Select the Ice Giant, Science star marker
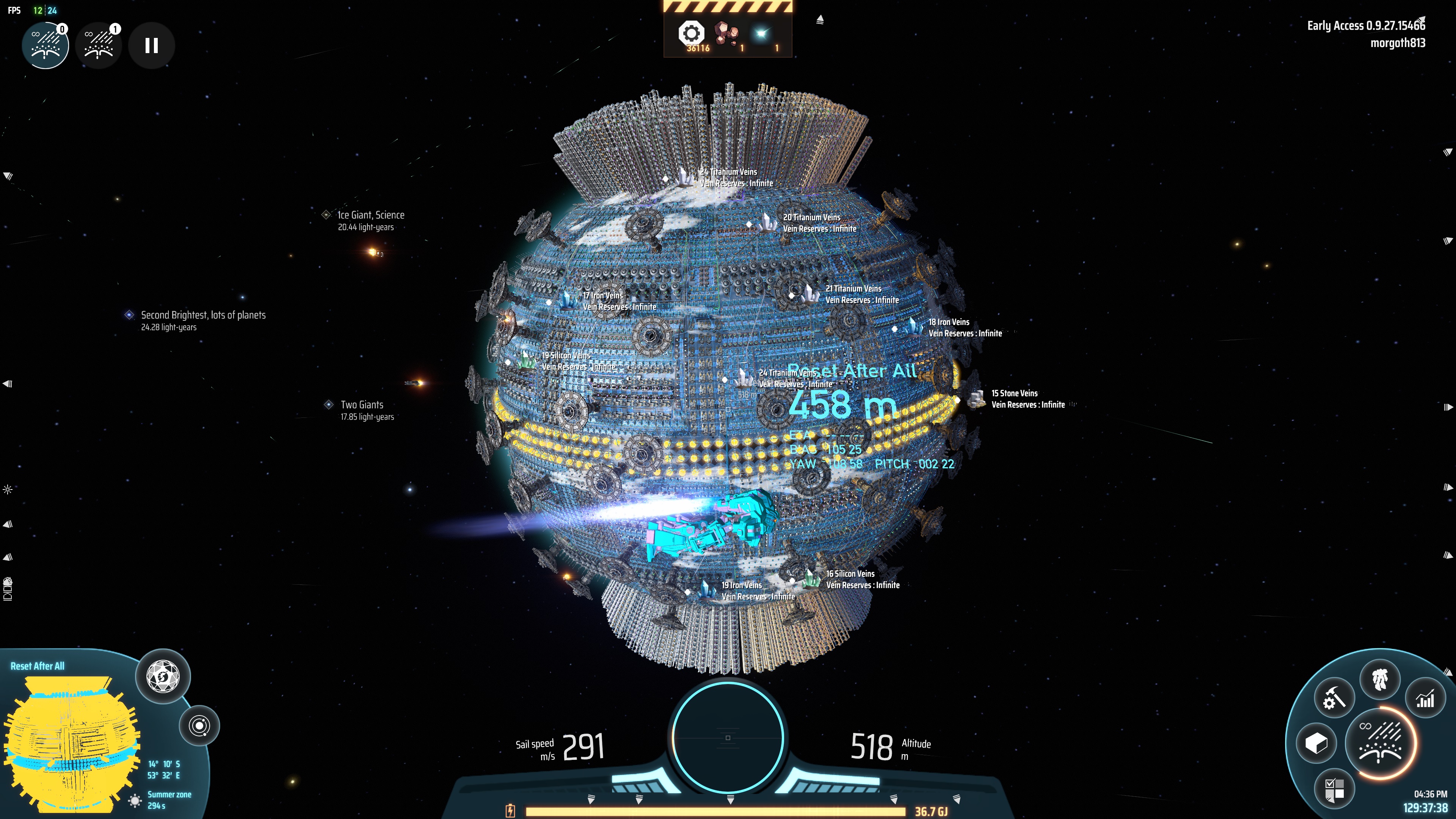Viewport: 1456px width, 819px height. pyautogui.click(x=326, y=215)
